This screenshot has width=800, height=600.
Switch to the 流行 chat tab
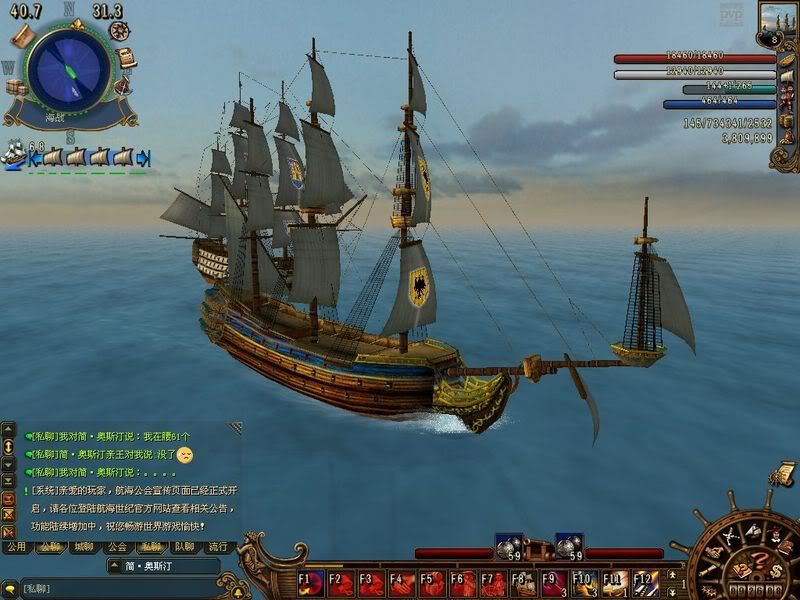click(x=217, y=547)
